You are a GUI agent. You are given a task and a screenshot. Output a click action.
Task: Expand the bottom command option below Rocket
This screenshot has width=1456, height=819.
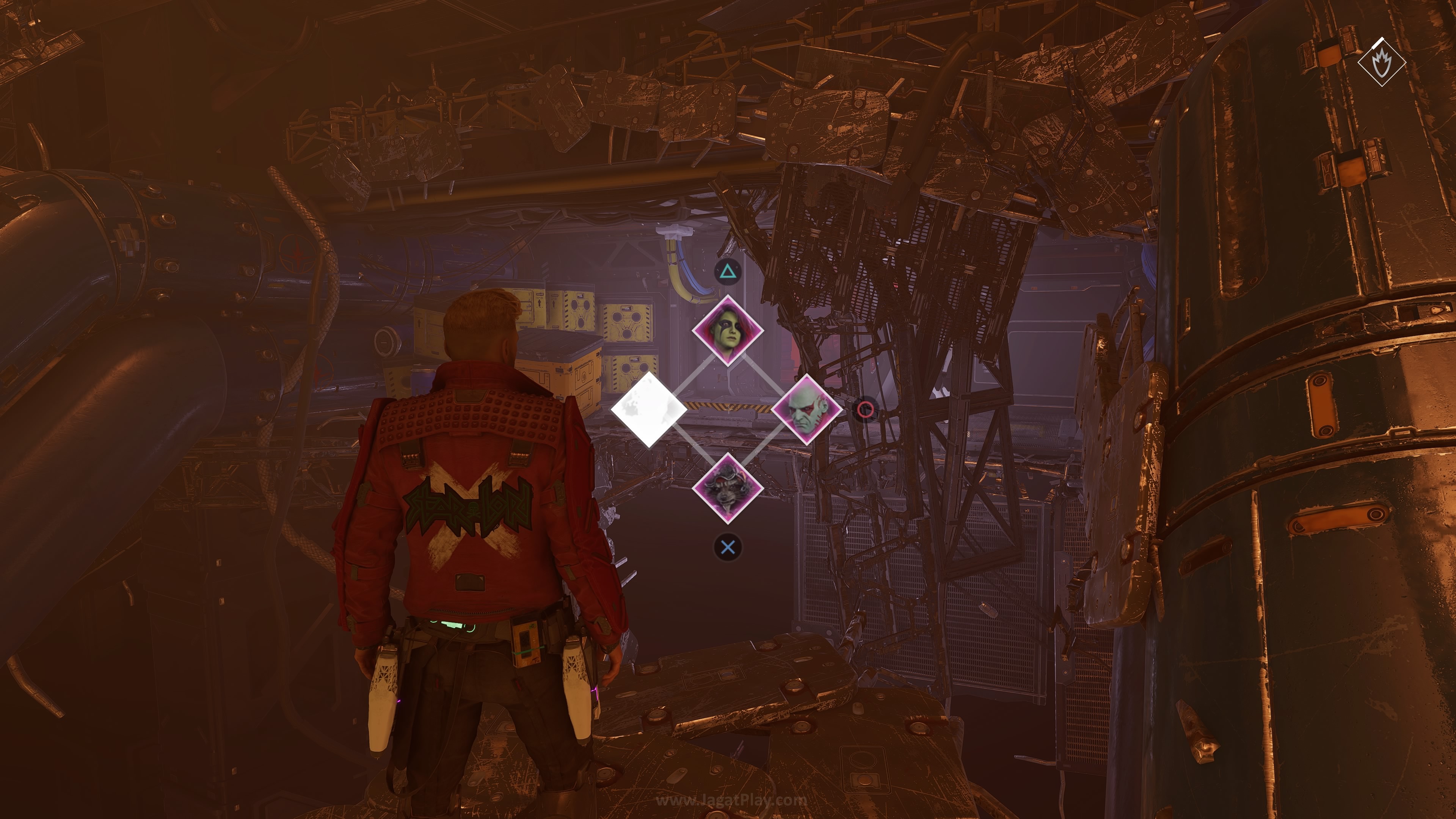pos(728,546)
